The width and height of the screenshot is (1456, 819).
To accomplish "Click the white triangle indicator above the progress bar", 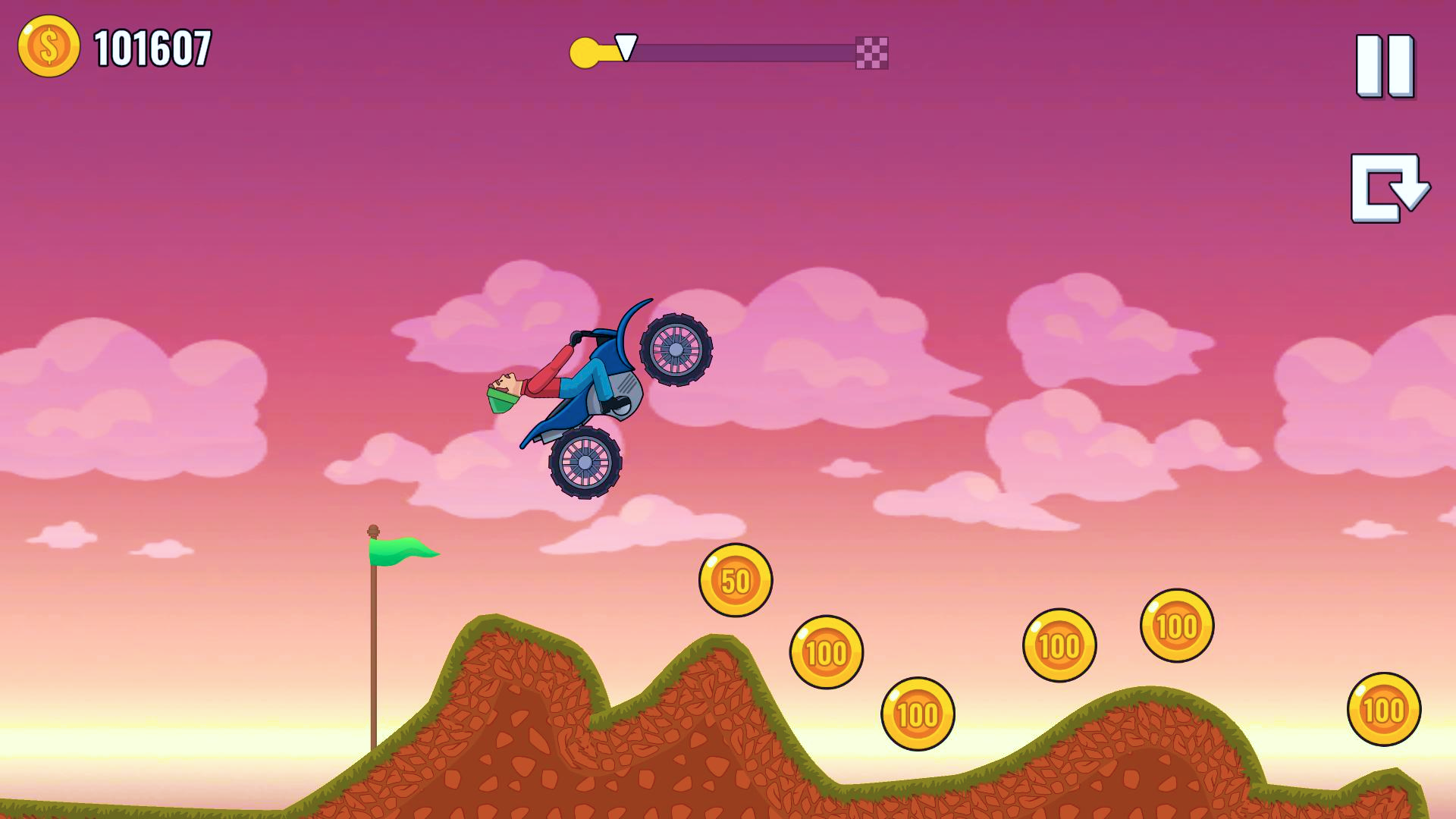I will point(626,47).
